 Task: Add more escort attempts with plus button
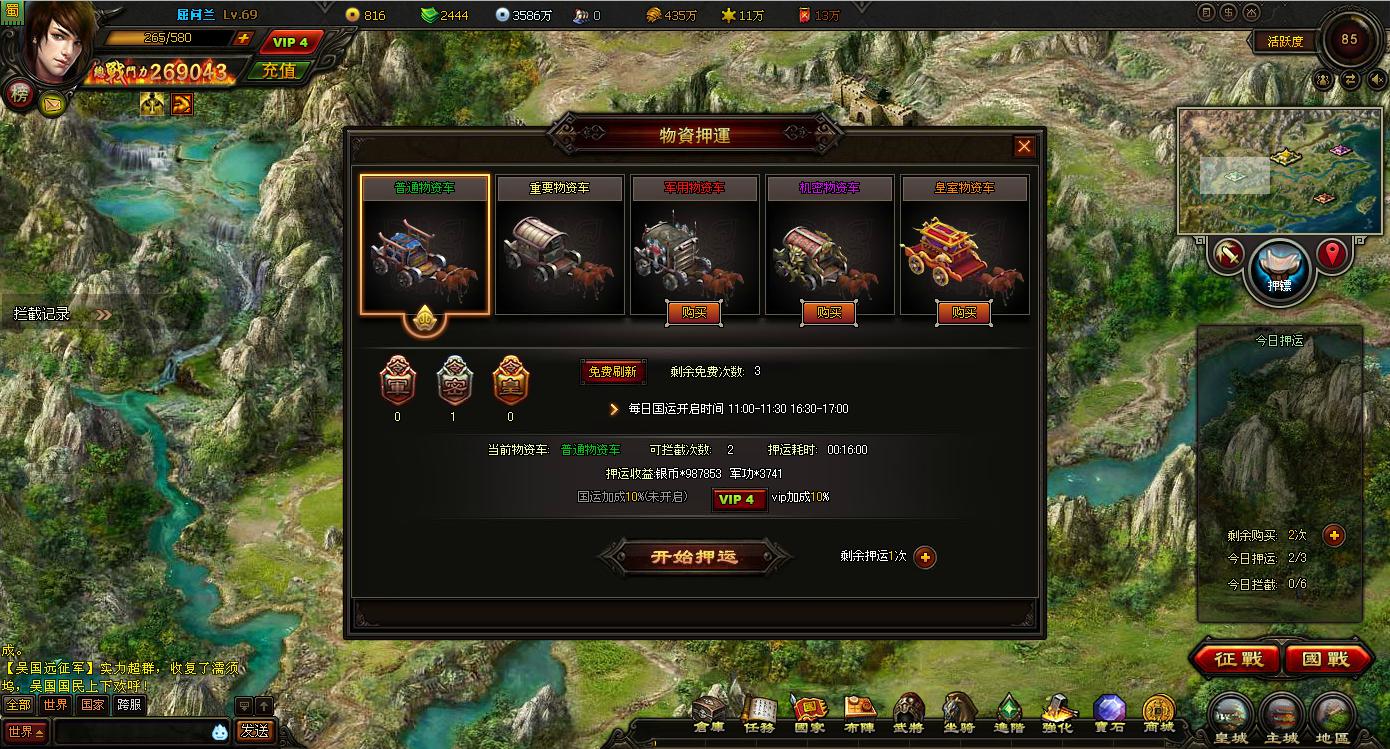click(x=925, y=557)
